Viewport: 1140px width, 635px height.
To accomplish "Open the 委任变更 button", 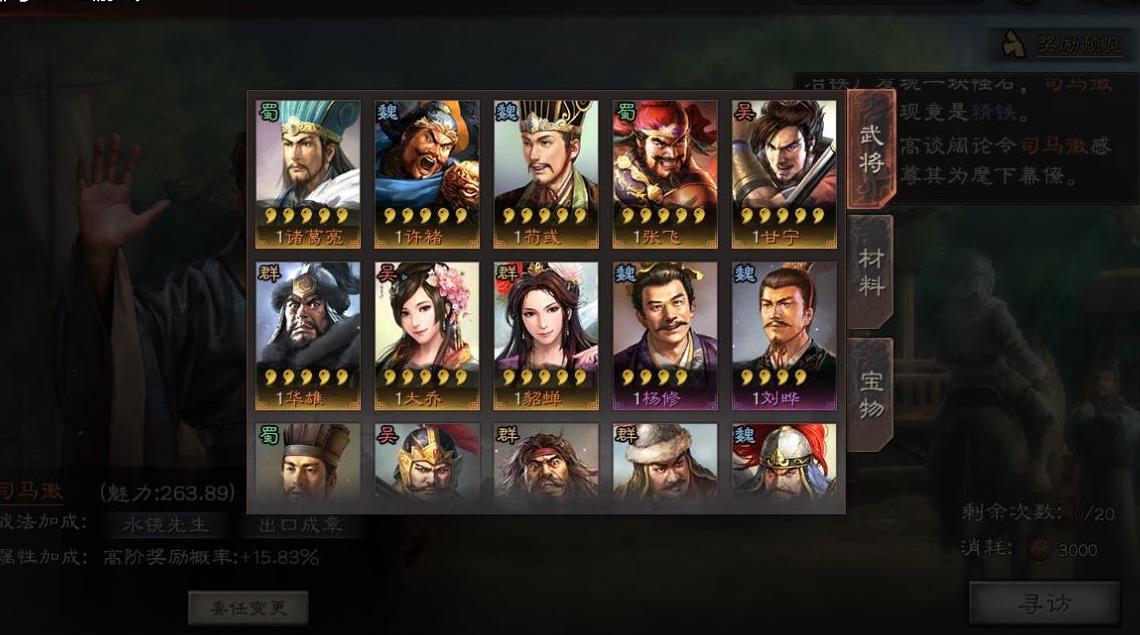I will [248, 607].
